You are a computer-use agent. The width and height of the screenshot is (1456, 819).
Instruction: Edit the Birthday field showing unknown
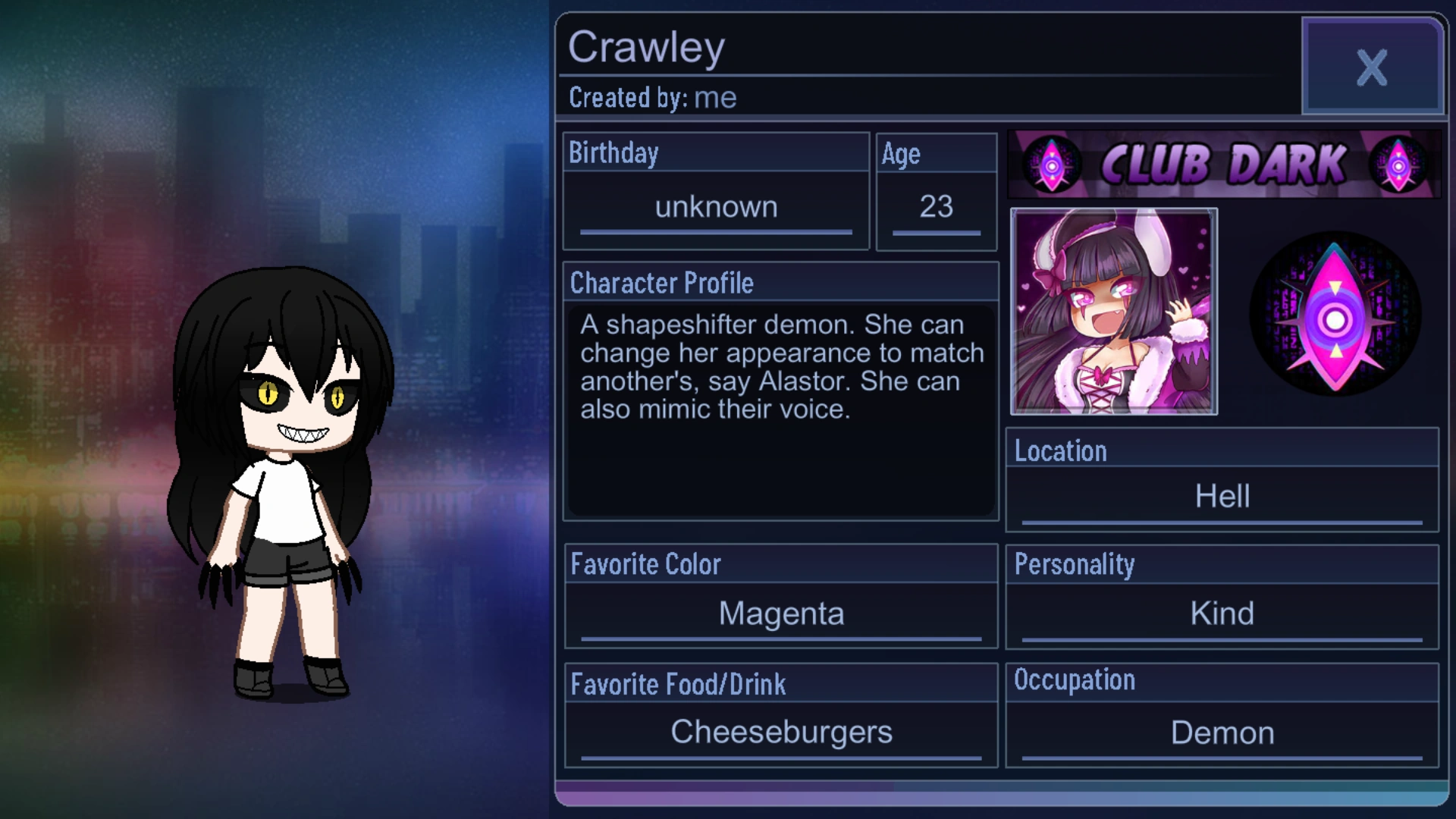point(715,206)
